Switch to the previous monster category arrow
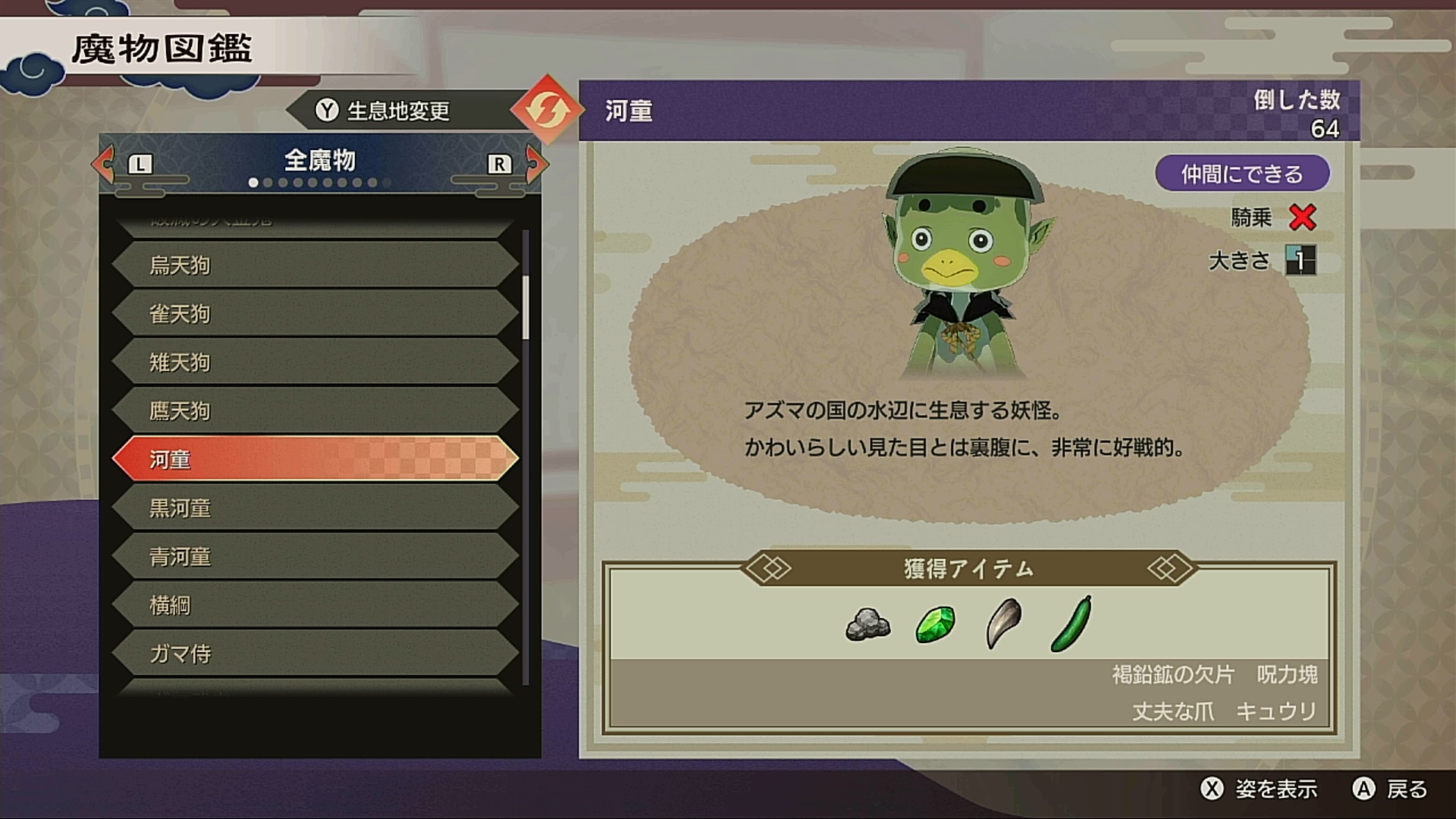Screen dimensions: 1456x819 [x=104, y=163]
